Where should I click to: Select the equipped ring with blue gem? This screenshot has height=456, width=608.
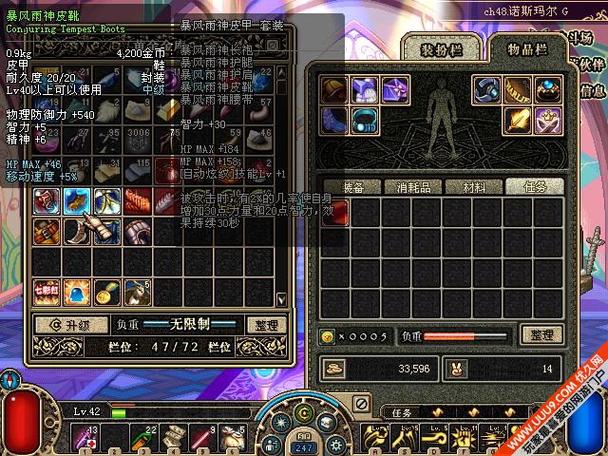tap(547, 90)
